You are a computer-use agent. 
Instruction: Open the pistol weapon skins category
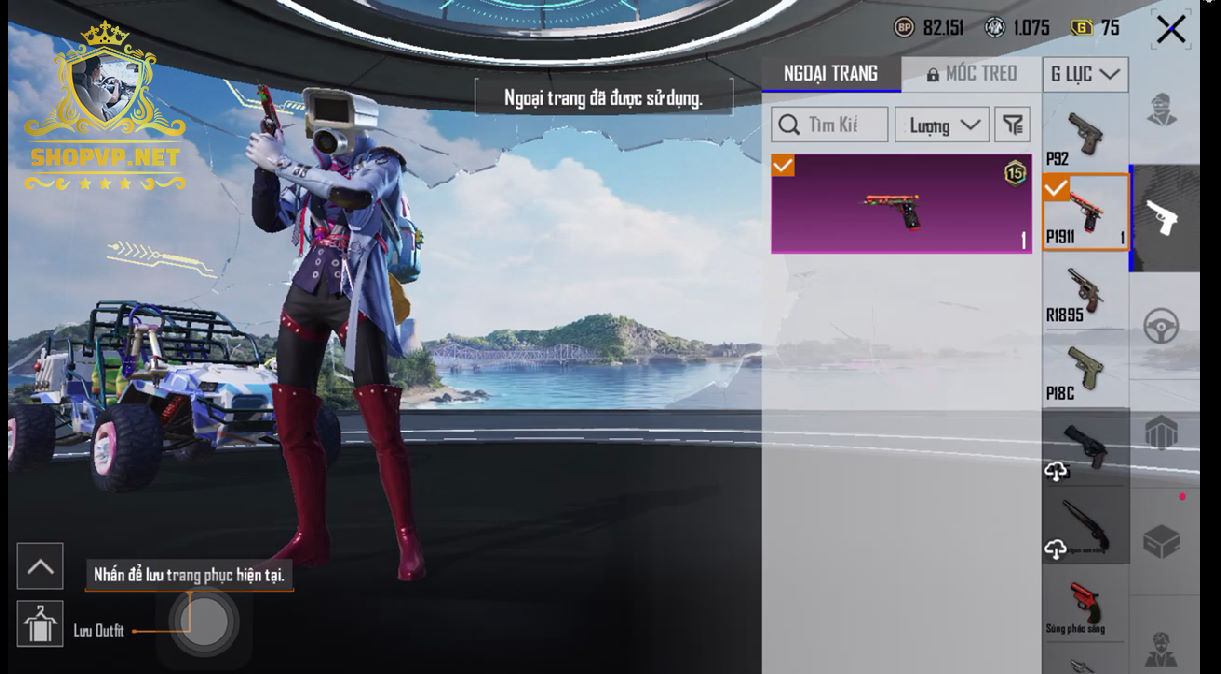[x=1162, y=218]
